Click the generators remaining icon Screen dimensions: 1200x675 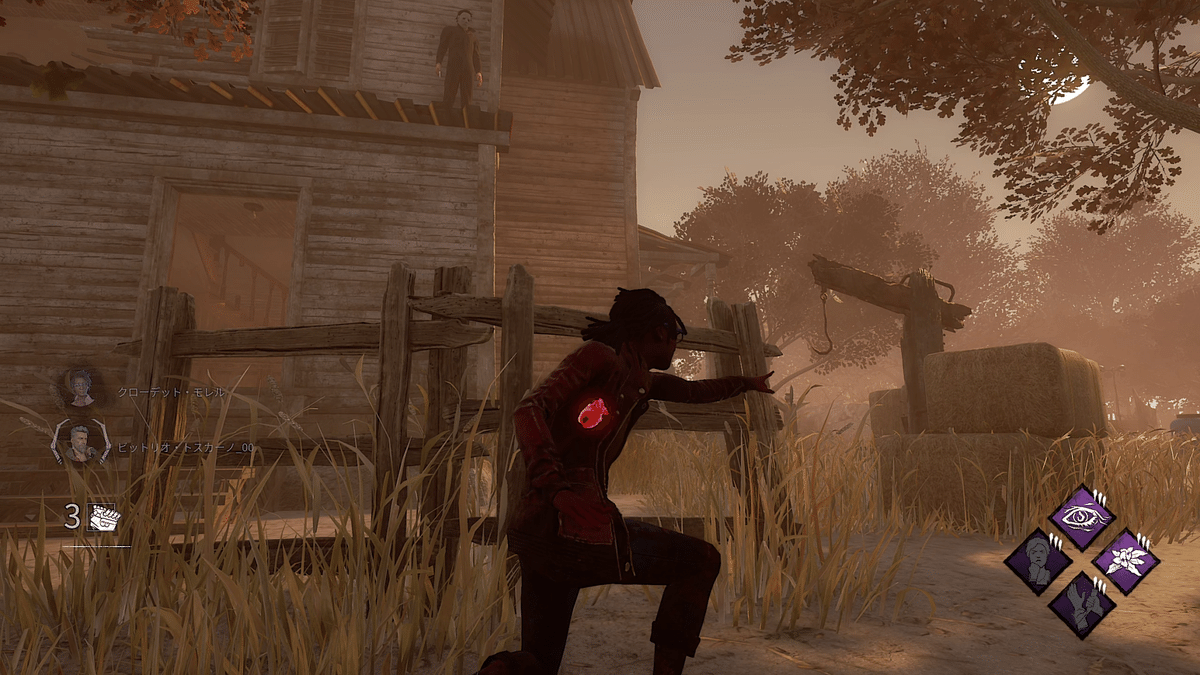click(x=104, y=516)
